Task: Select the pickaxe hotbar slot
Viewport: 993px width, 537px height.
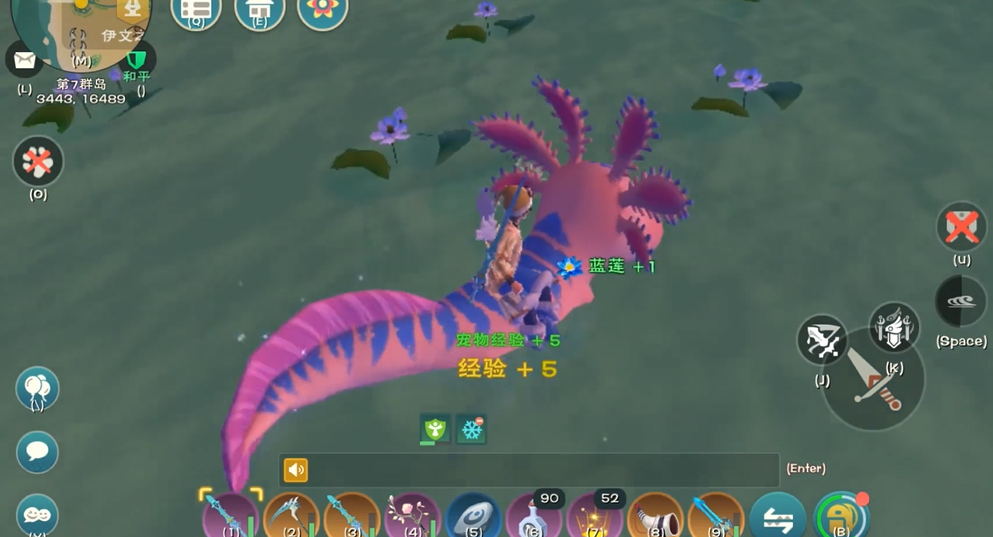Action: (291, 517)
